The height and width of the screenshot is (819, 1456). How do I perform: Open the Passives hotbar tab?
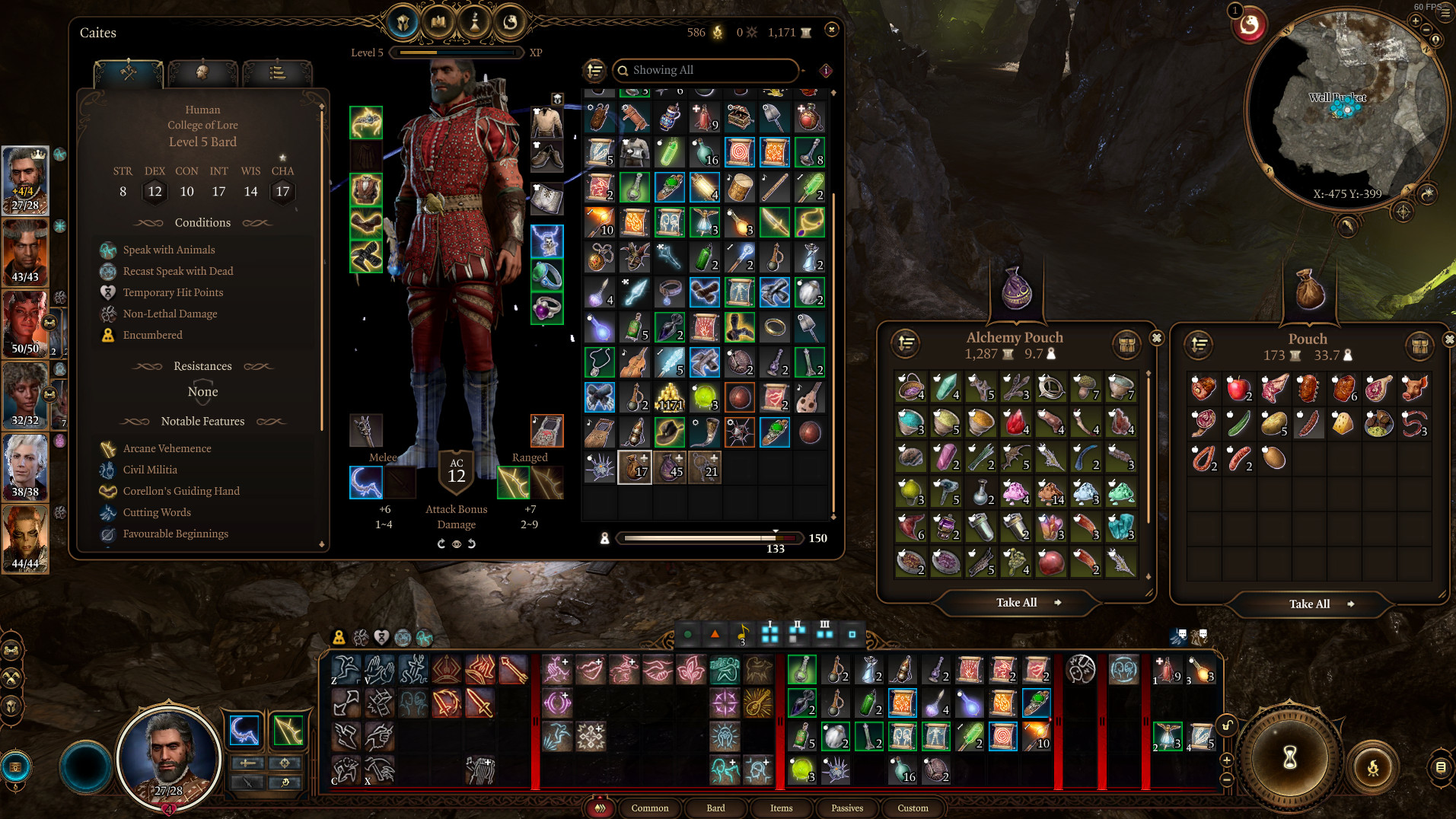[x=846, y=808]
